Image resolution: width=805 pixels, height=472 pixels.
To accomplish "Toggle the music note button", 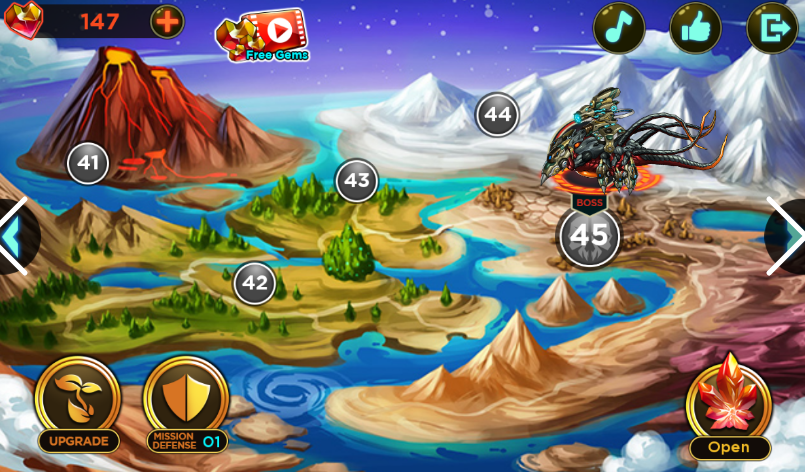I will click(618, 28).
